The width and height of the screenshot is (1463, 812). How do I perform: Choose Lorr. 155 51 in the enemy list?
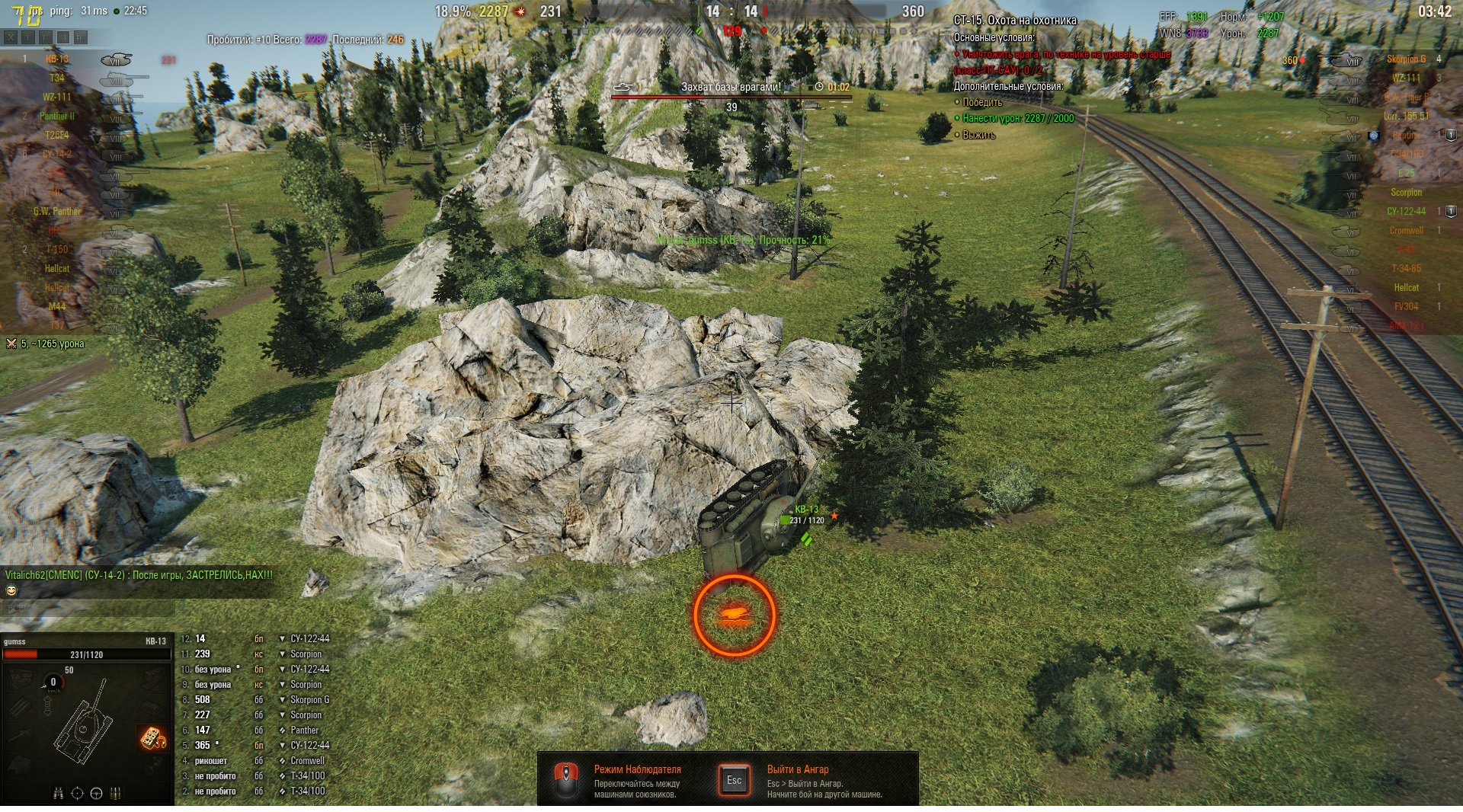point(1406,117)
